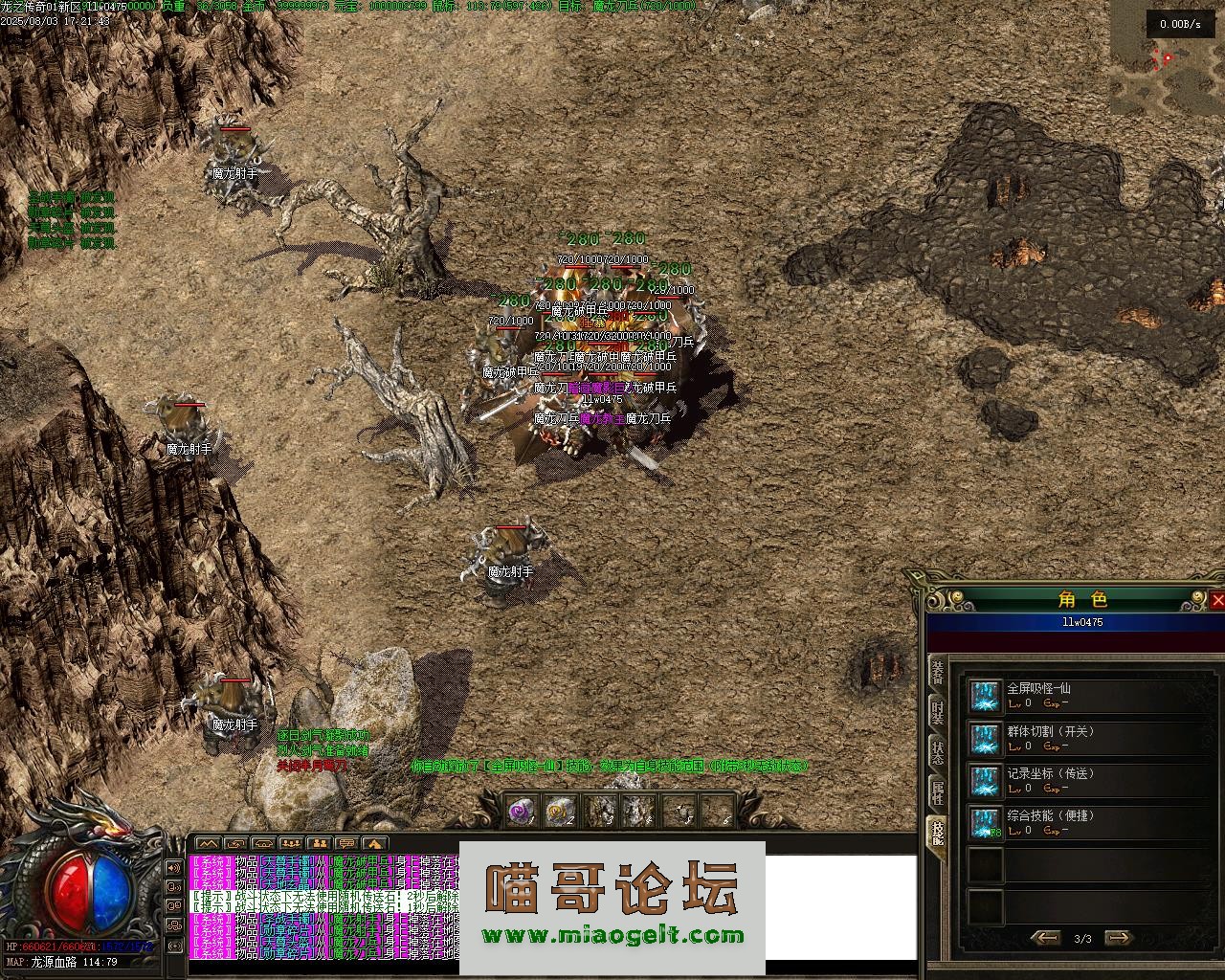
Task: Open the 时装 fashion tab
Action: click(938, 711)
